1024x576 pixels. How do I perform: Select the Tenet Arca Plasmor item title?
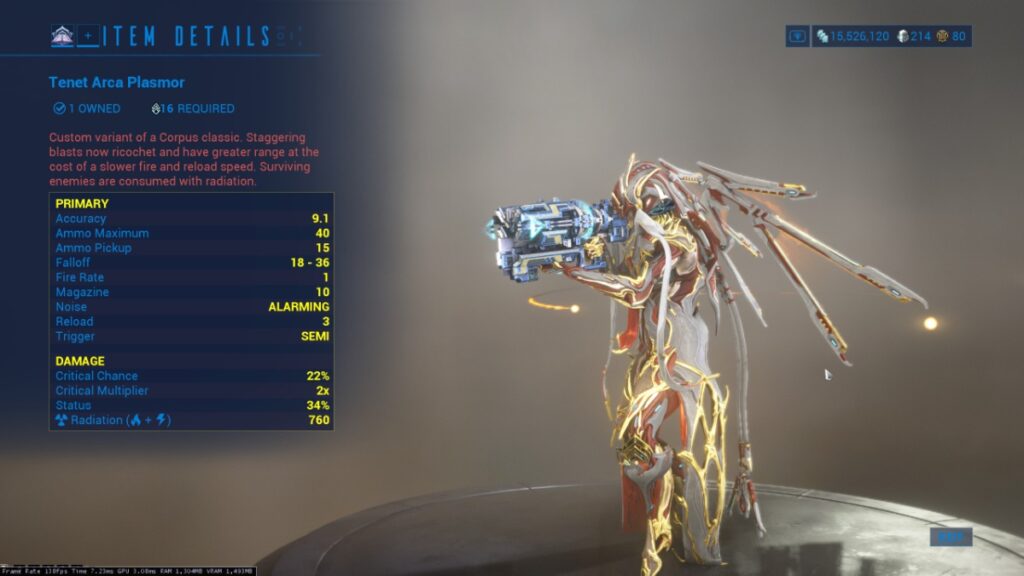pos(117,82)
